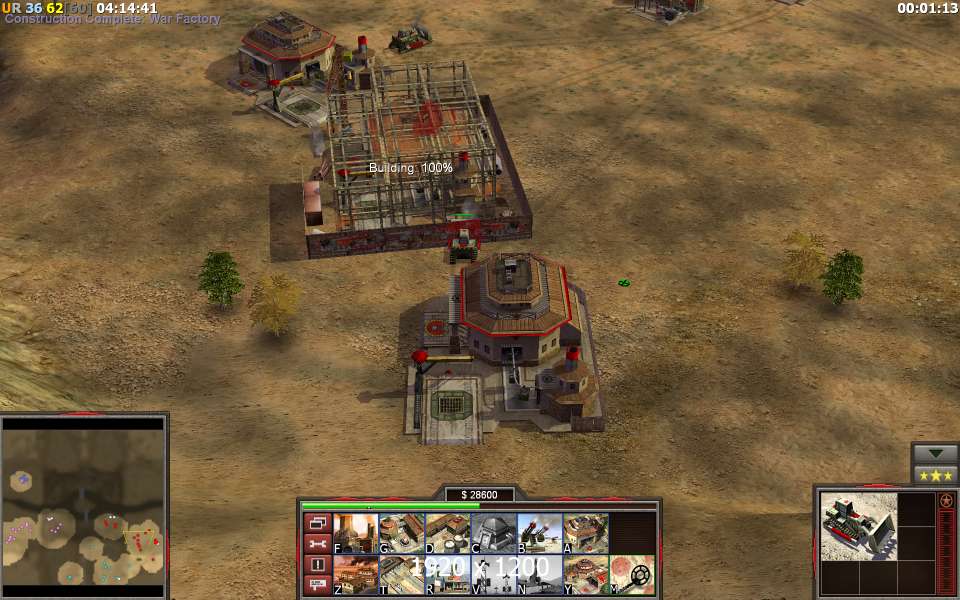
Task: Select the nuclear missile build icon labeled N
Action: coord(539,575)
